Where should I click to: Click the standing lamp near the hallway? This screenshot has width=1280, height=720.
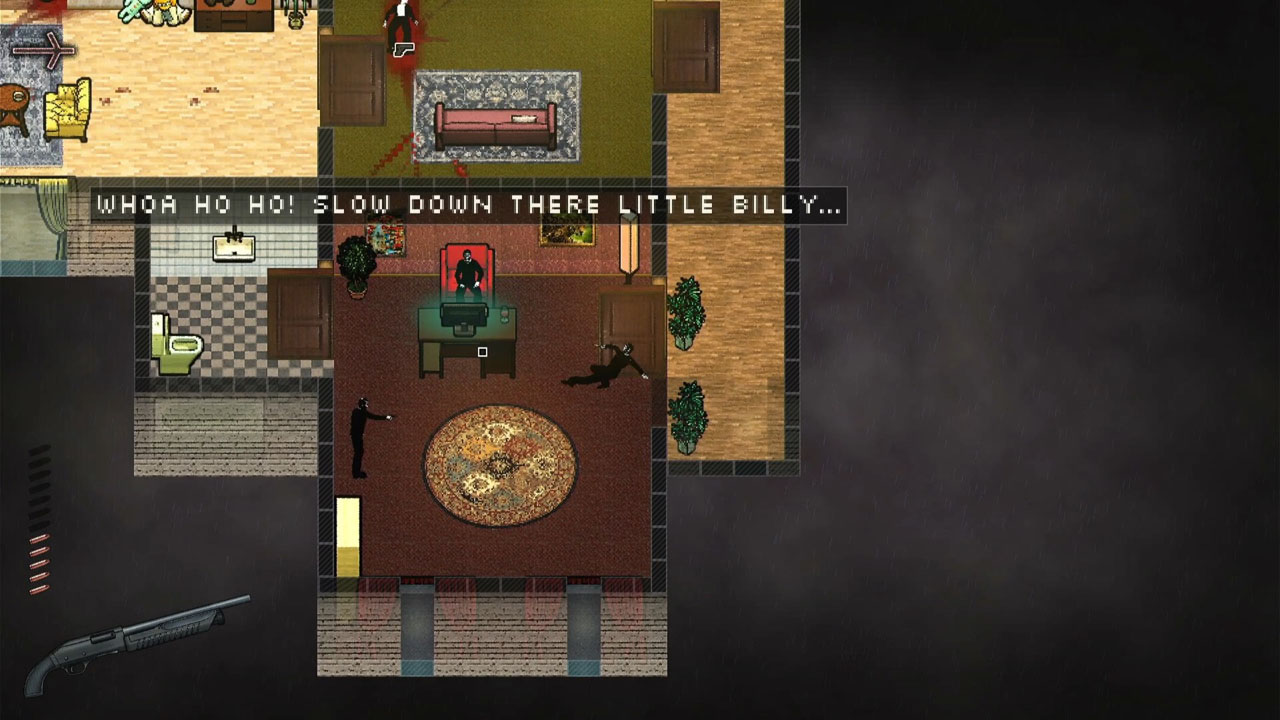click(x=628, y=245)
